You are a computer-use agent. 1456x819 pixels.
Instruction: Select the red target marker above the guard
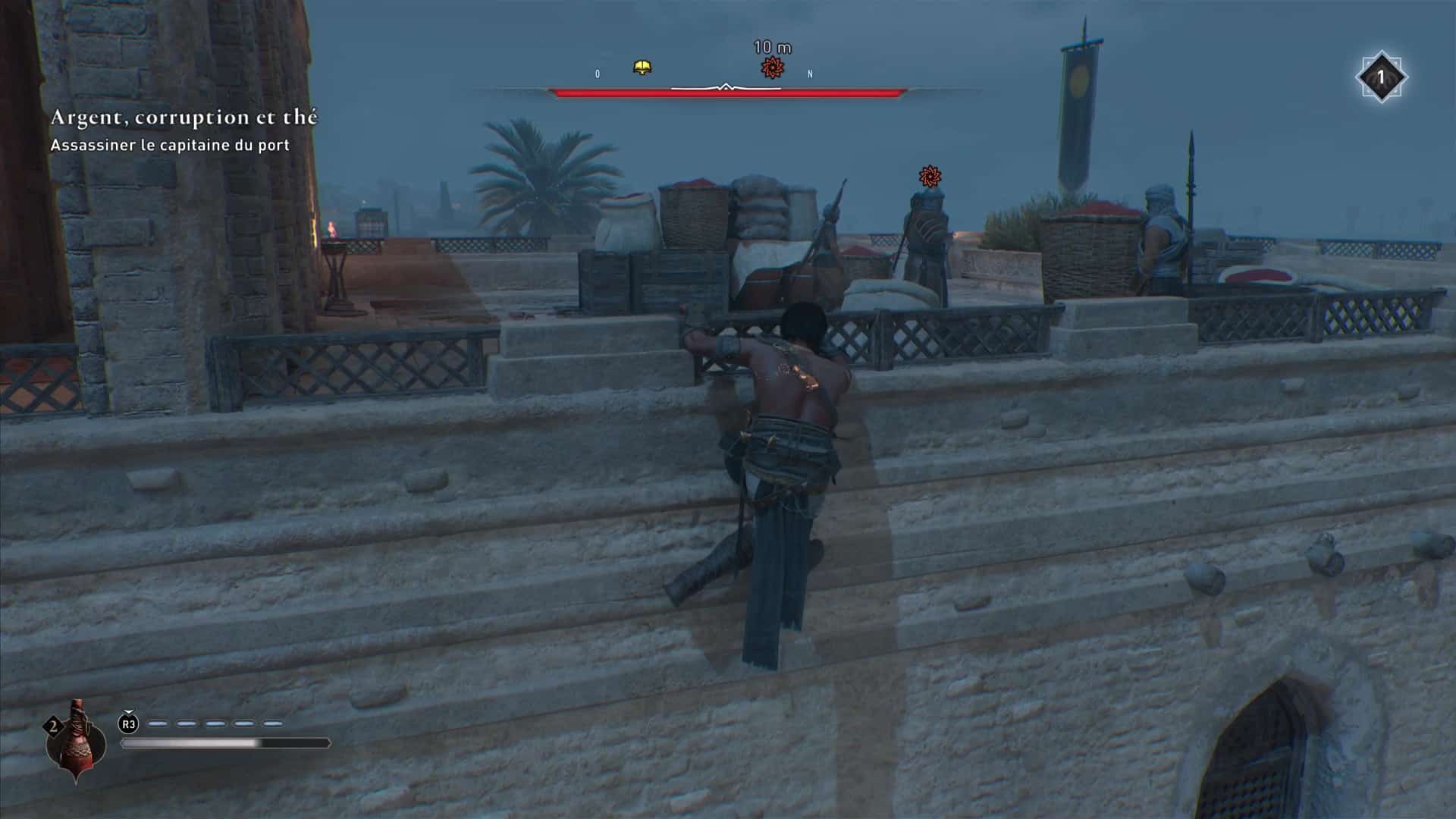pyautogui.click(x=930, y=177)
